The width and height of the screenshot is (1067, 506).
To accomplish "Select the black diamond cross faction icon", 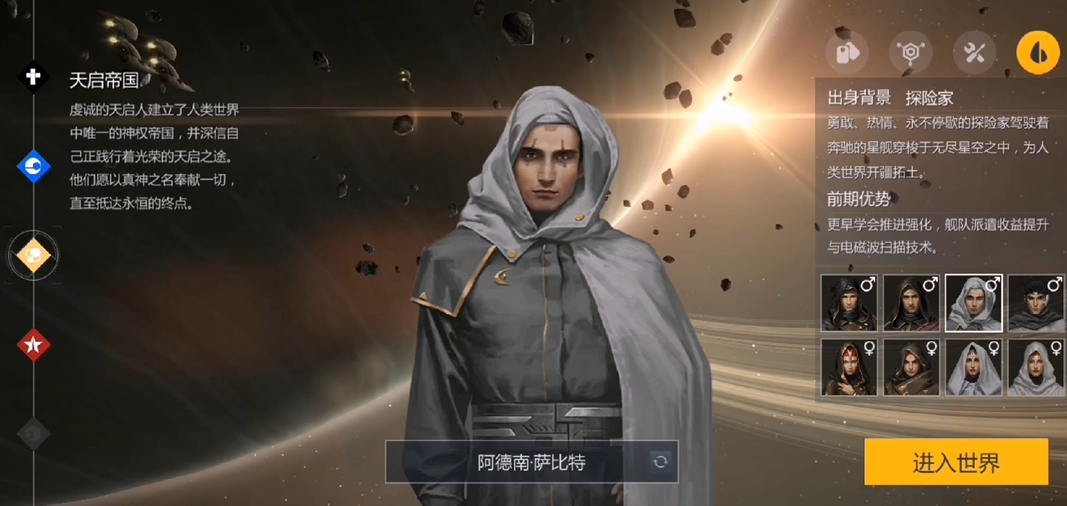I will point(34,77).
